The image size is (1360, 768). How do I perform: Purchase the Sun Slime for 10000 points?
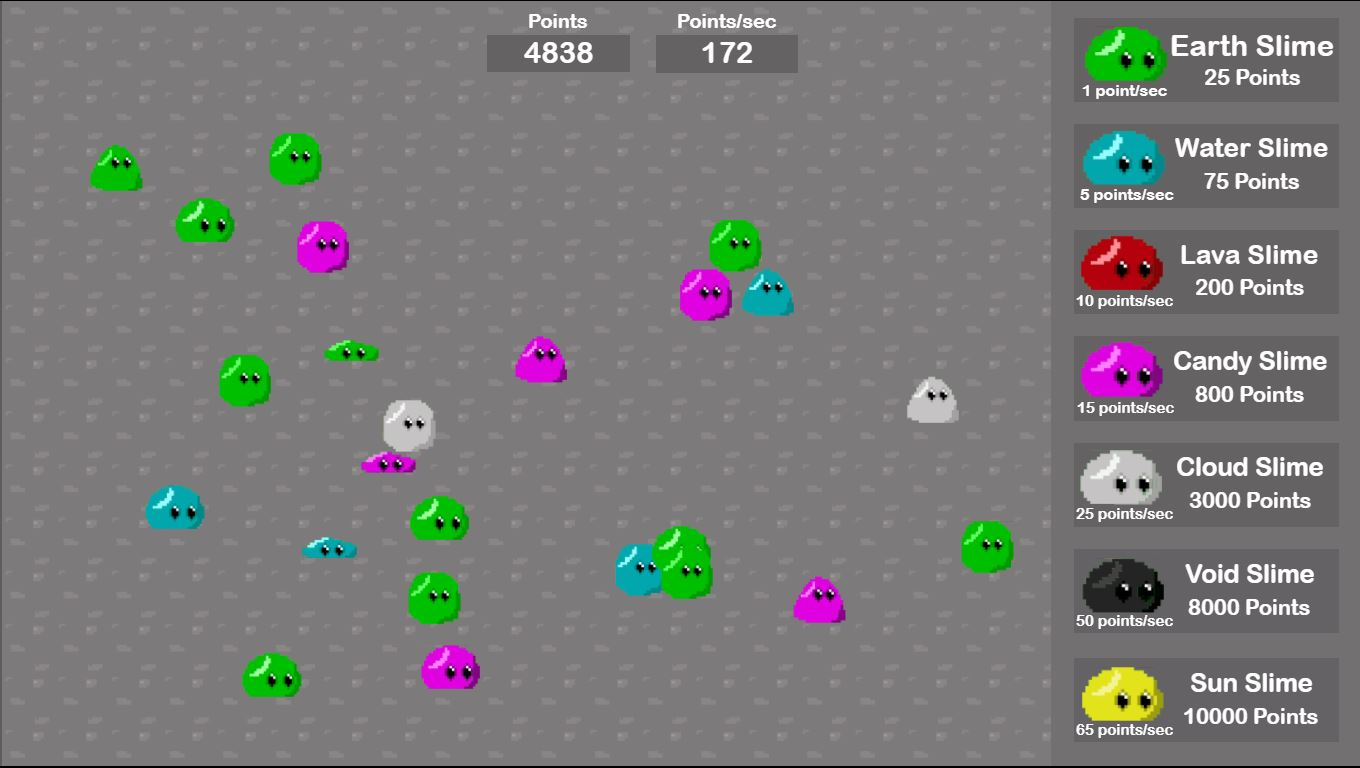pos(1205,700)
